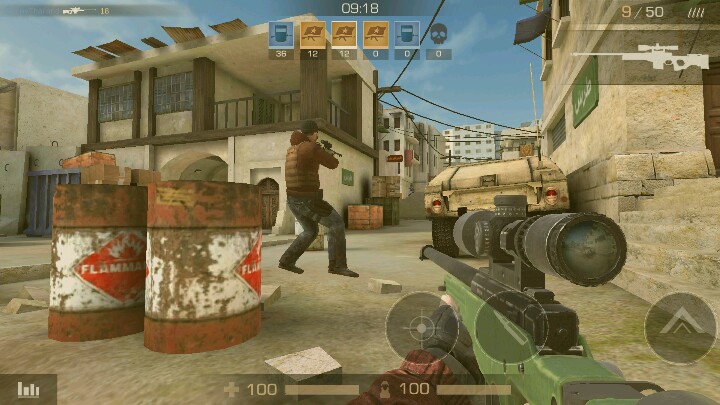Tap the chevron jump button
The height and width of the screenshot is (405, 720).
click(x=680, y=329)
